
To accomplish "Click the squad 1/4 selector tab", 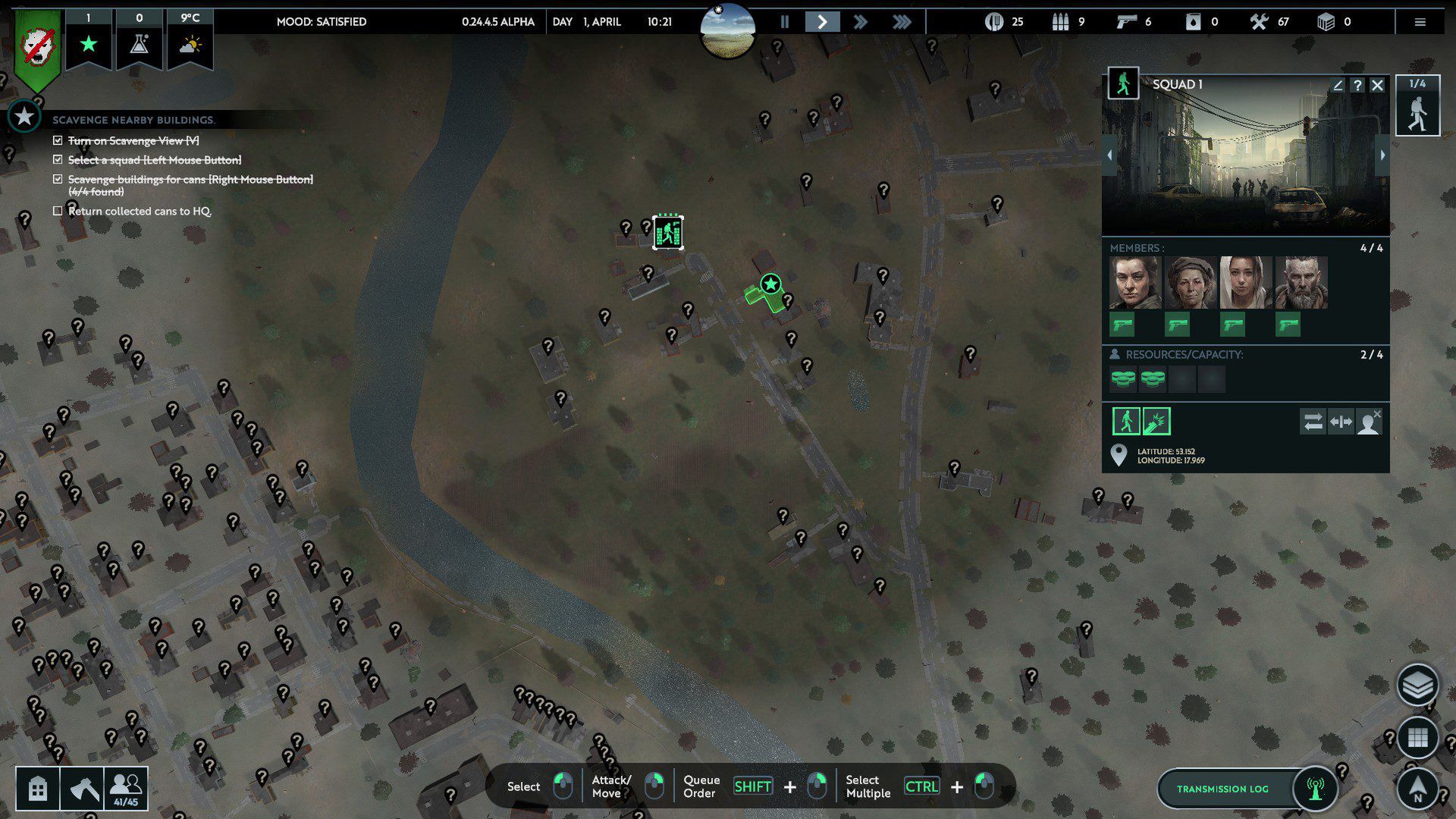I will [1417, 107].
